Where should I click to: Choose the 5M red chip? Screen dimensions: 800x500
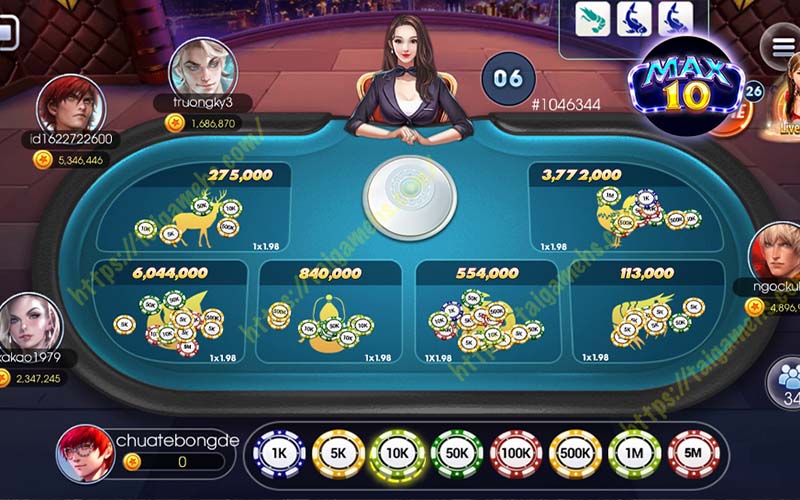[692, 454]
